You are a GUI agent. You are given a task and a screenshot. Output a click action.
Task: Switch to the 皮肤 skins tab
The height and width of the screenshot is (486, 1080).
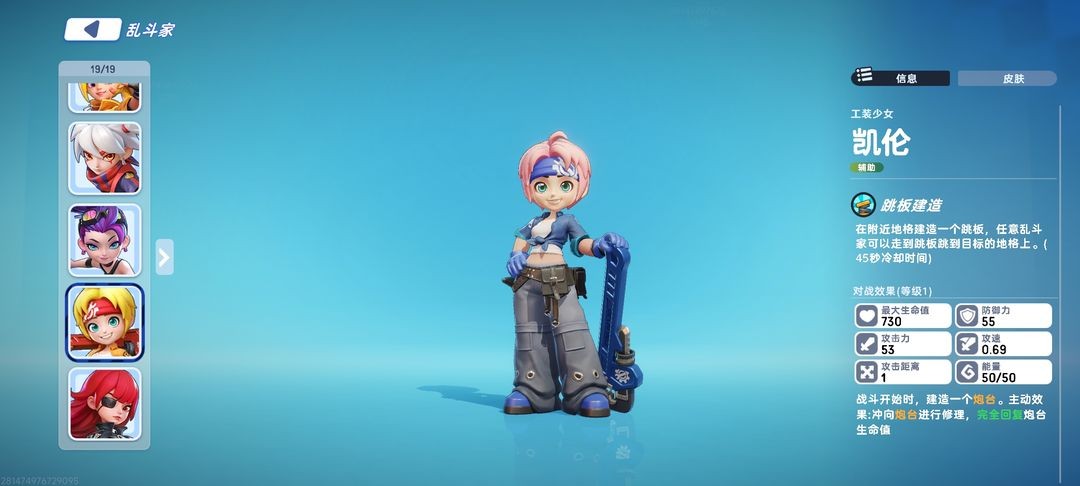tap(1006, 78)
